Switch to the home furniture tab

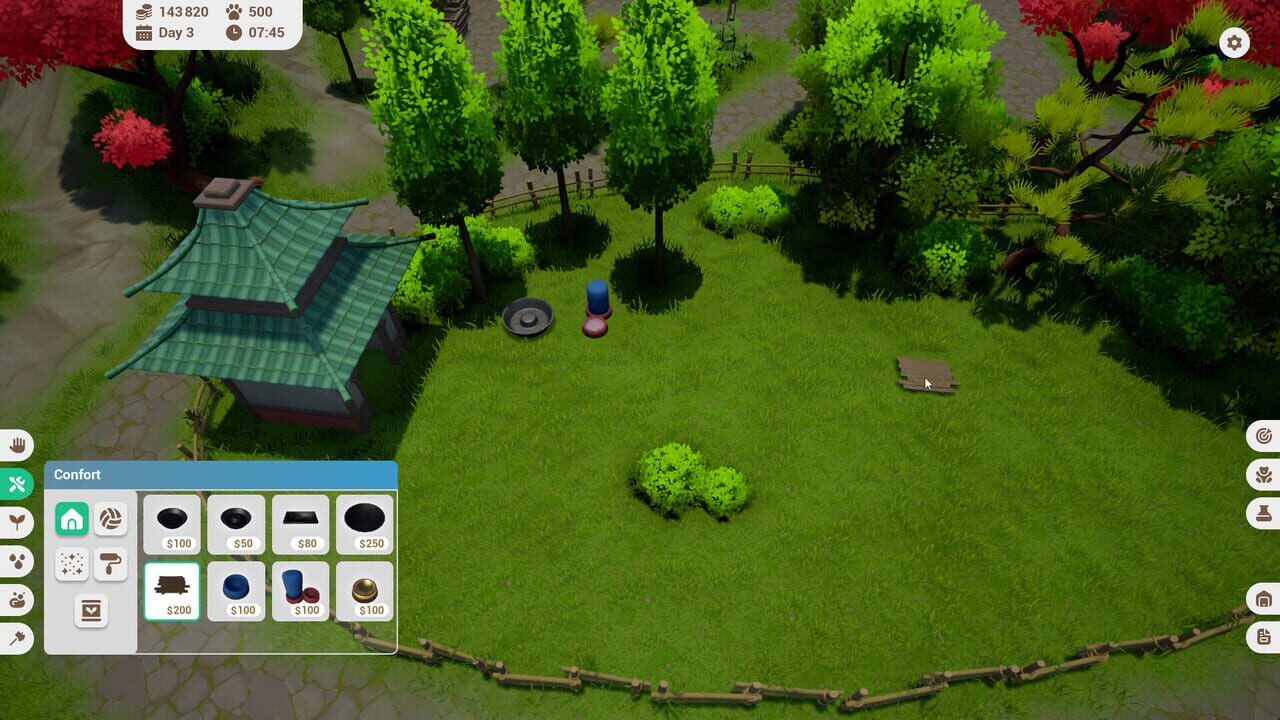pos(73,519)
